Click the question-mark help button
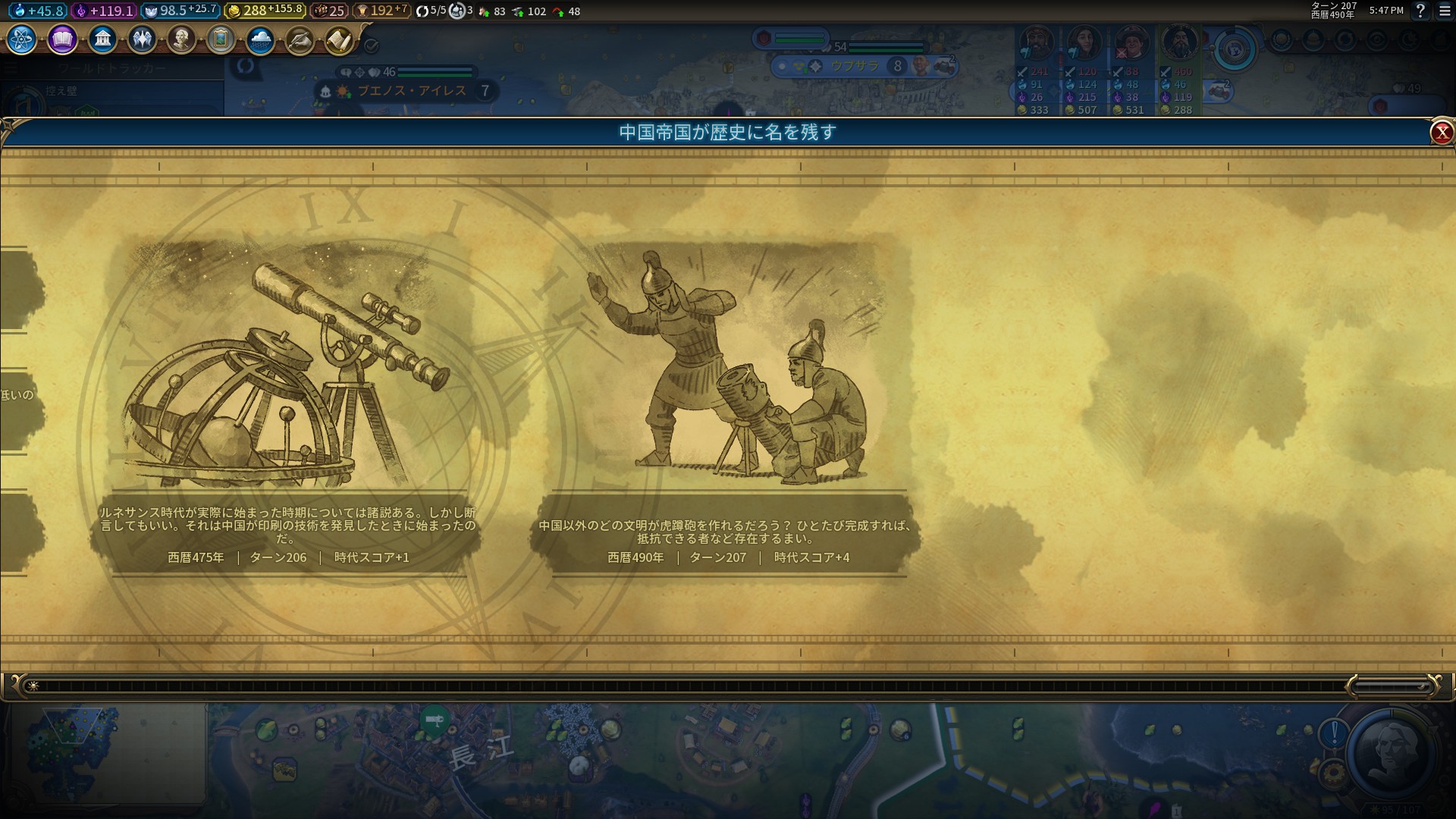This screenshot has height=819, width=1456. (x=1420, y=11)
